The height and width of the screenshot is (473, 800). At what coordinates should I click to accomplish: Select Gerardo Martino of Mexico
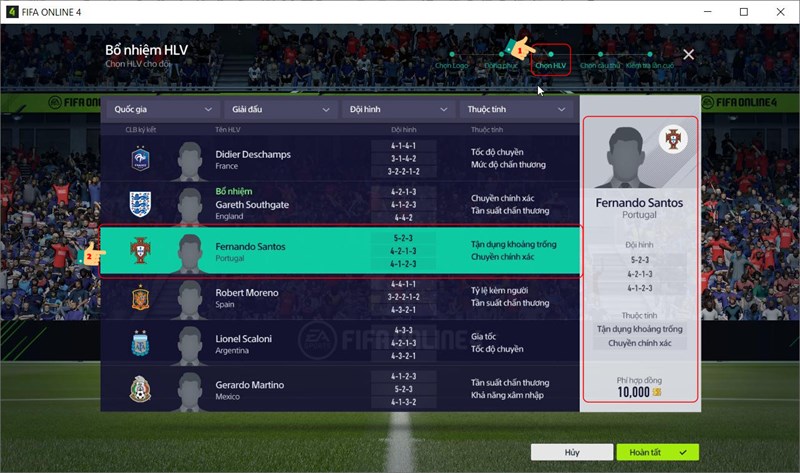pos(340,390)
